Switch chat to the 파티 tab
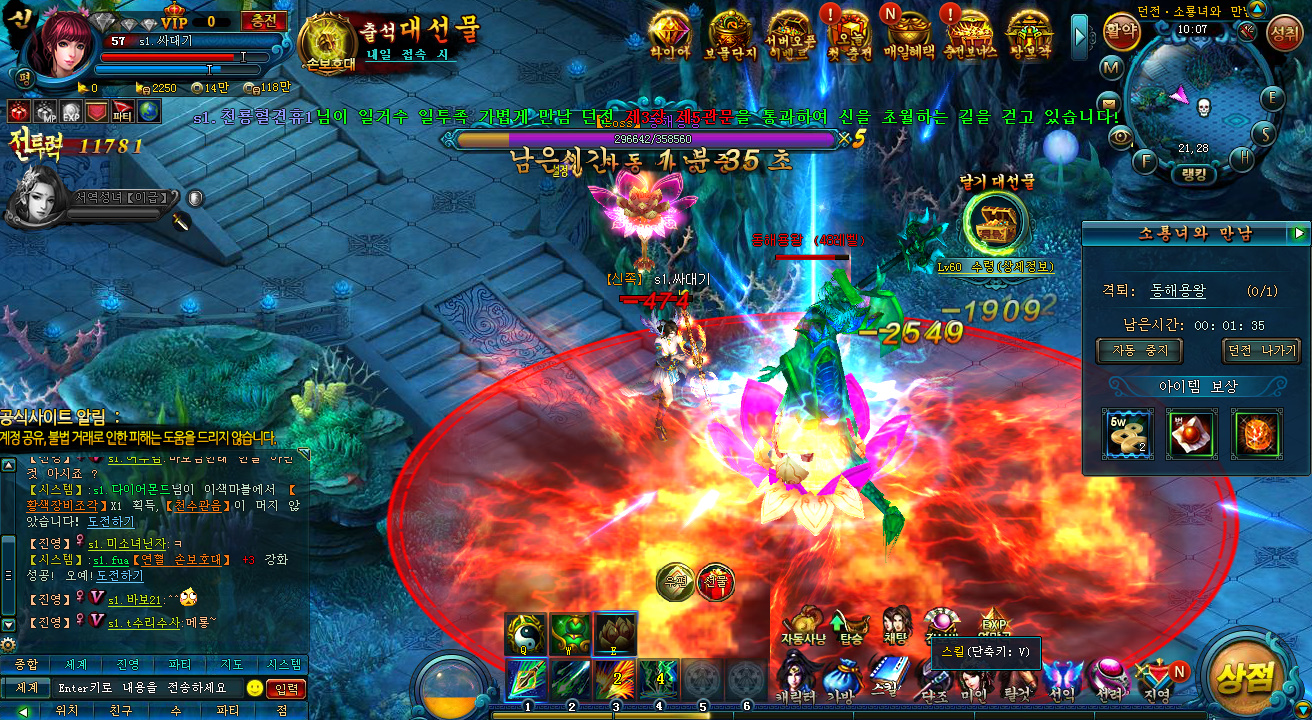 point(180,665)
